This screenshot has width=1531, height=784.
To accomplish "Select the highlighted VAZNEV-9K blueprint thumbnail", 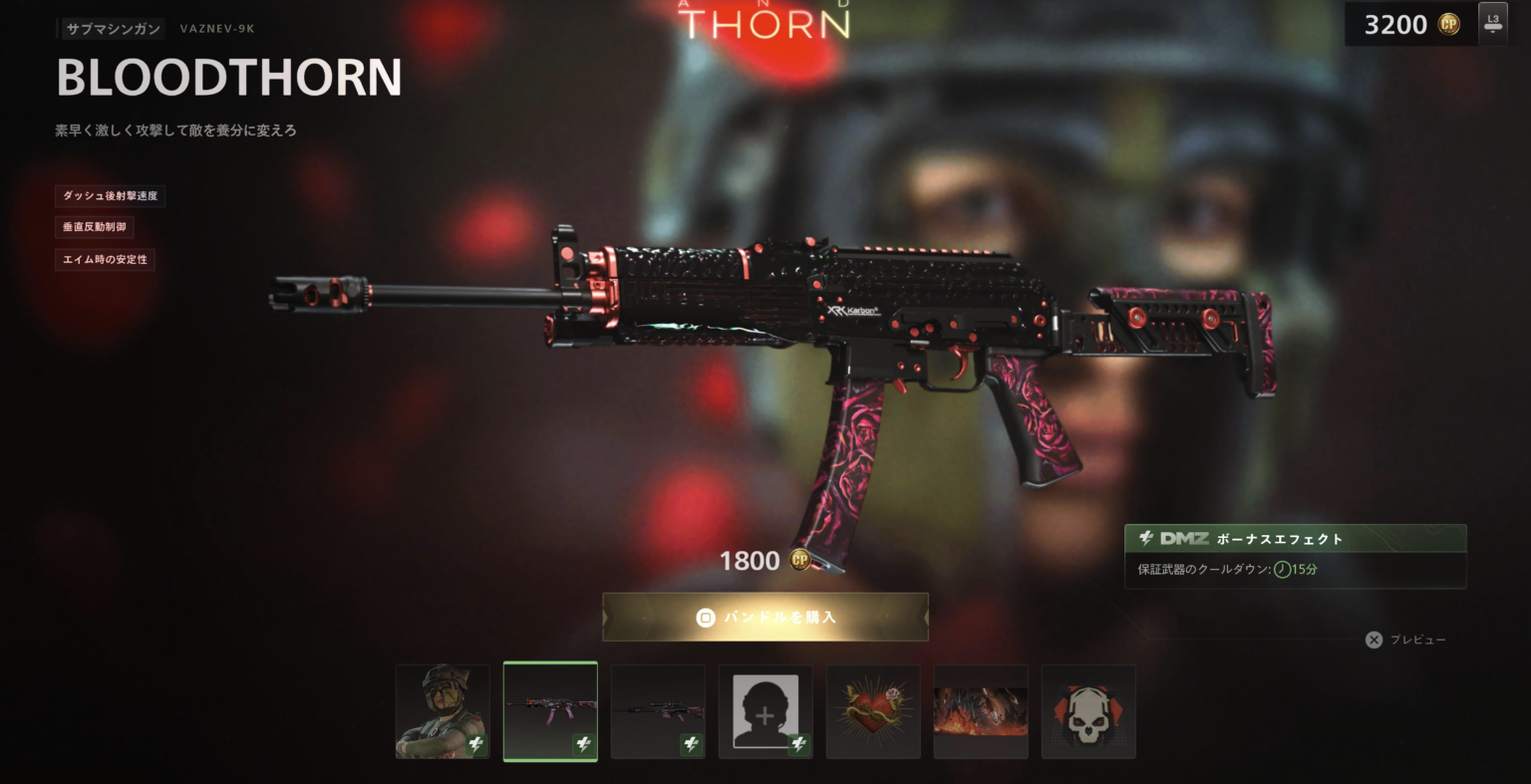I will coord(550,710).
